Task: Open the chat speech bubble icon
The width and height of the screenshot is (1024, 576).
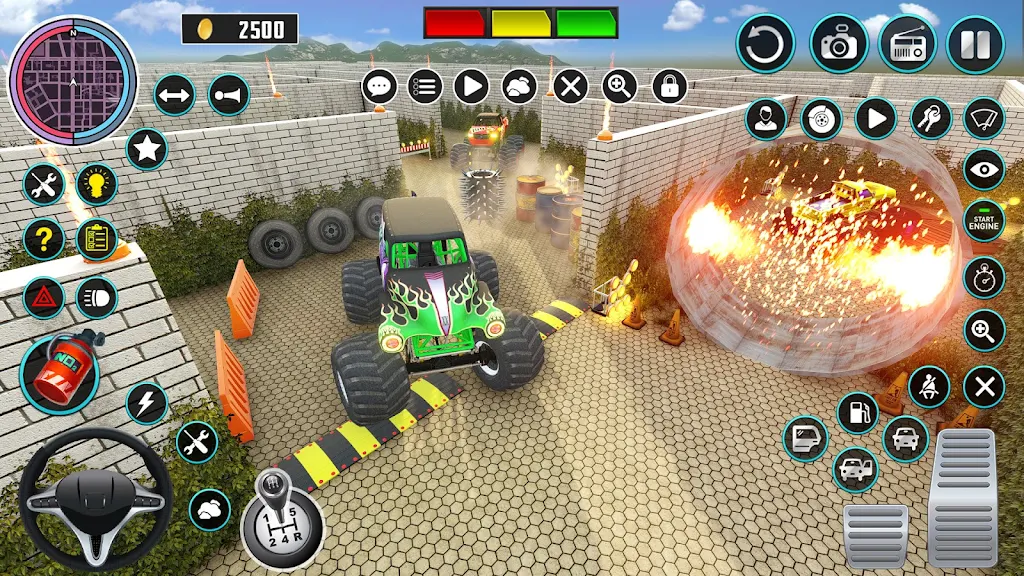Action: pos(380,86)
